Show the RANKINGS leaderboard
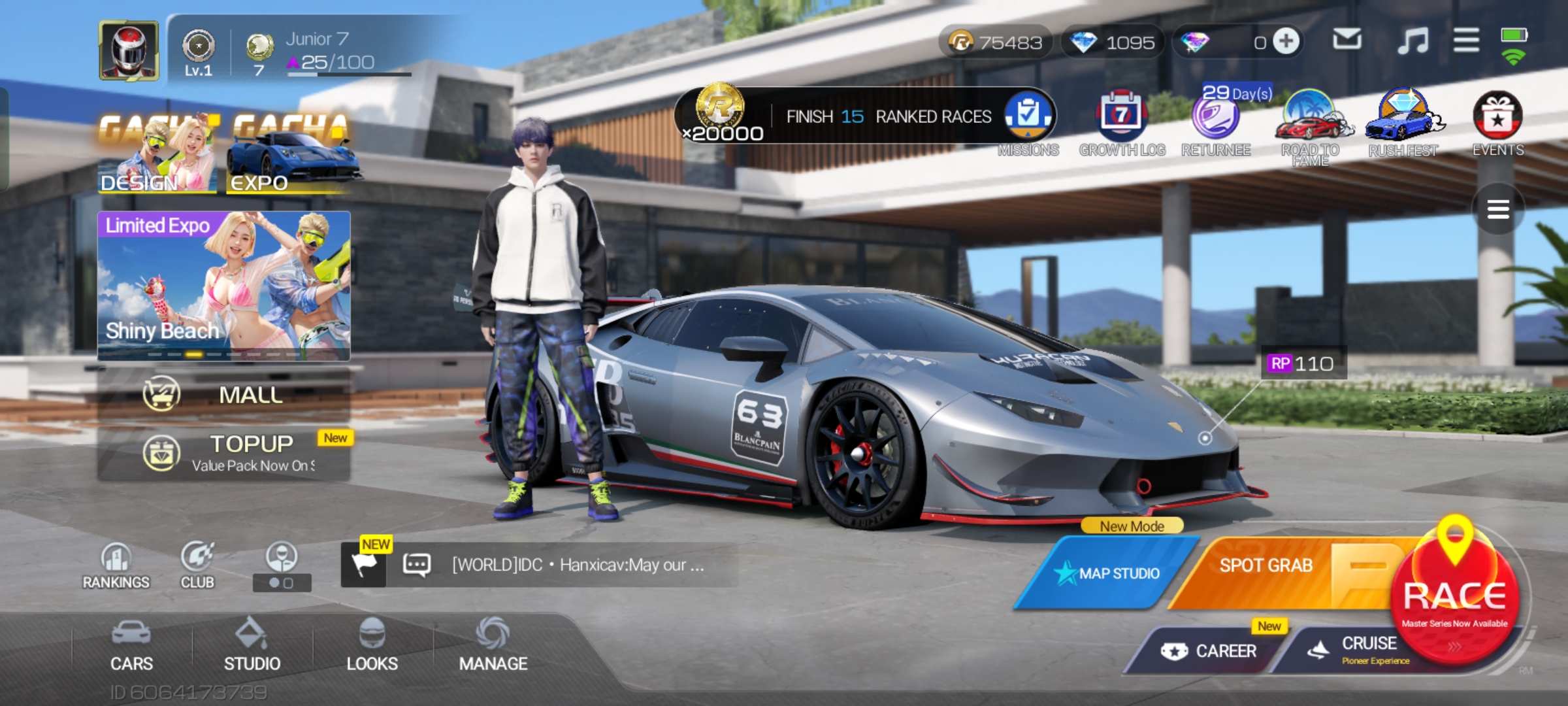 click(116, 566)
